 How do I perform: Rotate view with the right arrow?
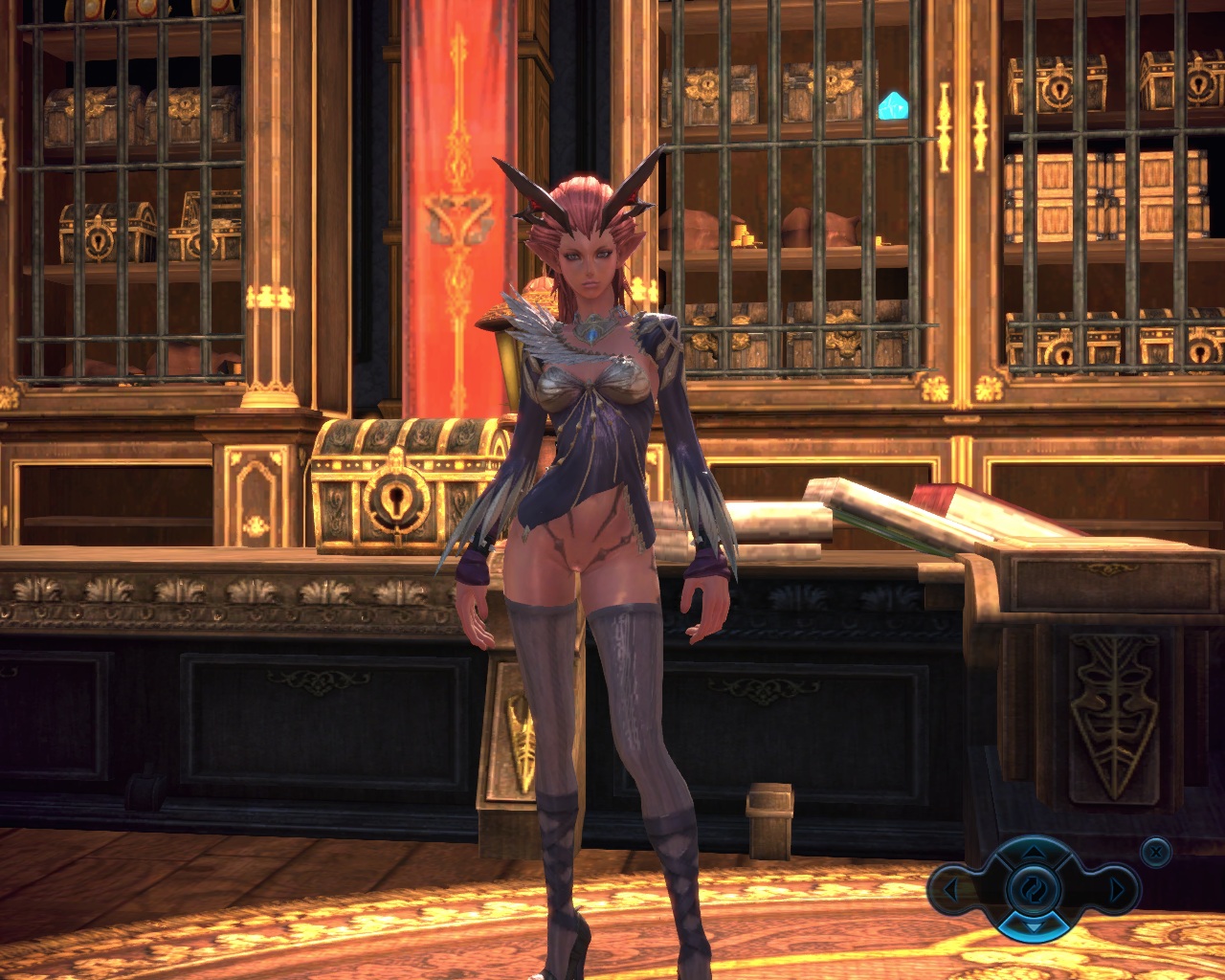[x=1116, y=890]
